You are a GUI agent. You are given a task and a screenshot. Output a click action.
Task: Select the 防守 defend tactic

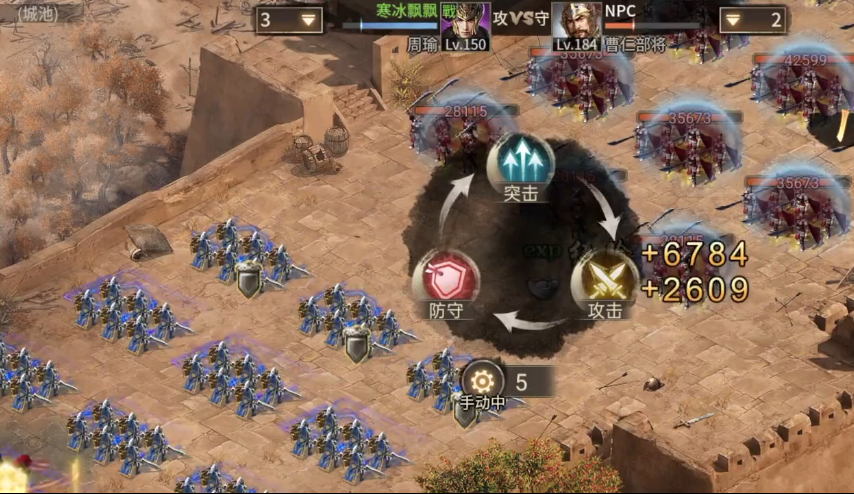click(445, 278)
